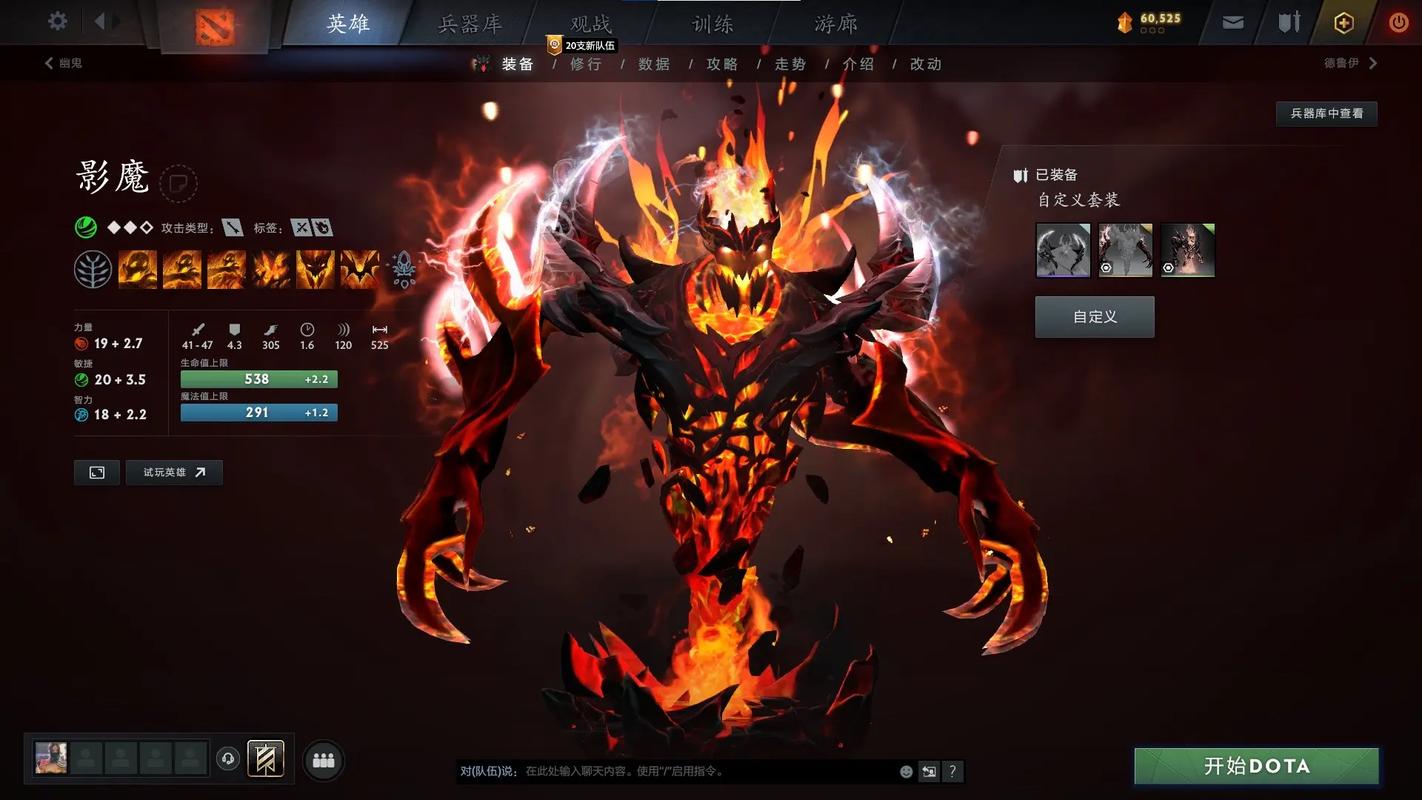Open the 观战 tab

(x=591, y=23)
